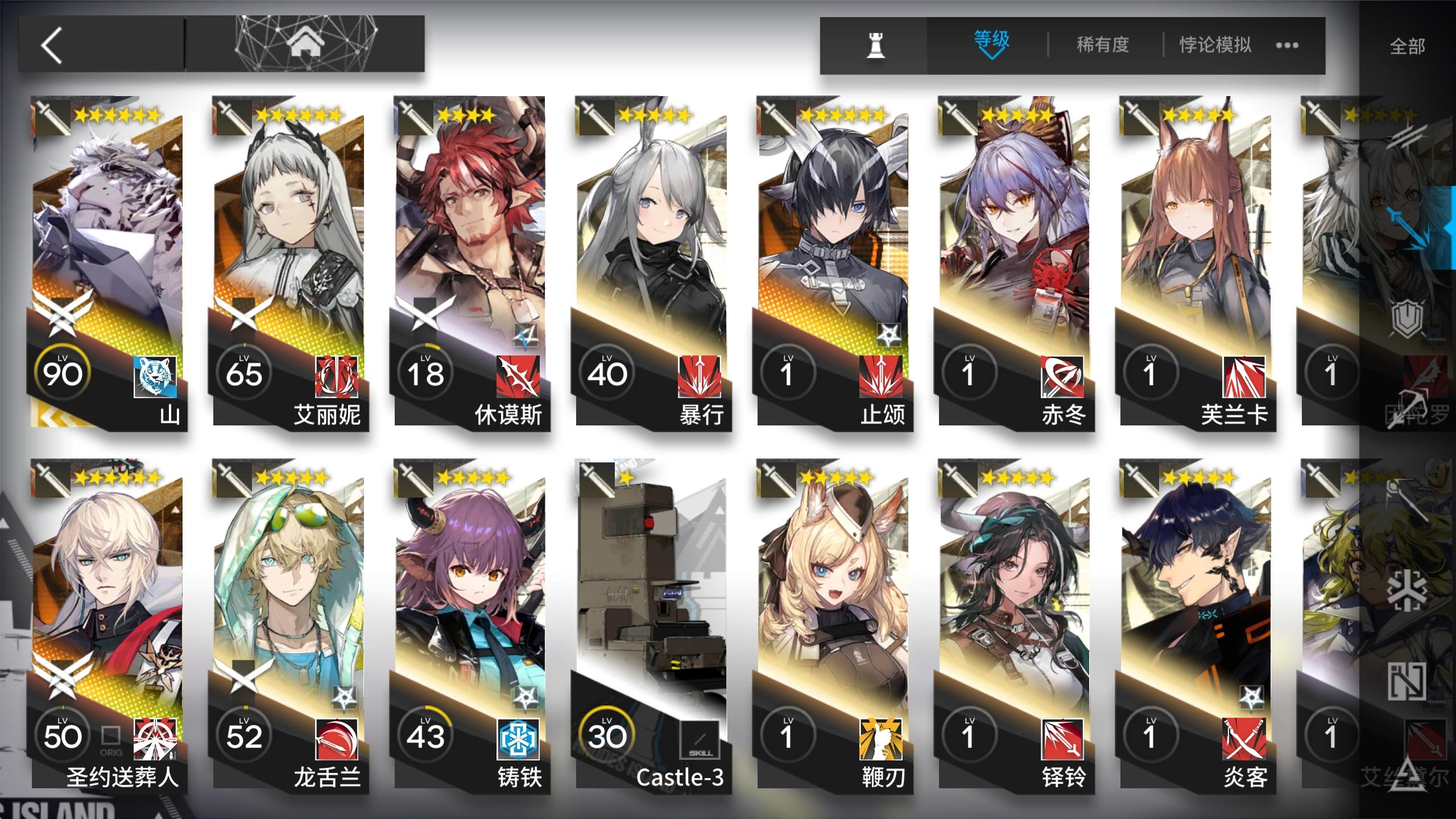Open the ellipsis more-options icon

pyautogui.click(x=1287, y=45)
